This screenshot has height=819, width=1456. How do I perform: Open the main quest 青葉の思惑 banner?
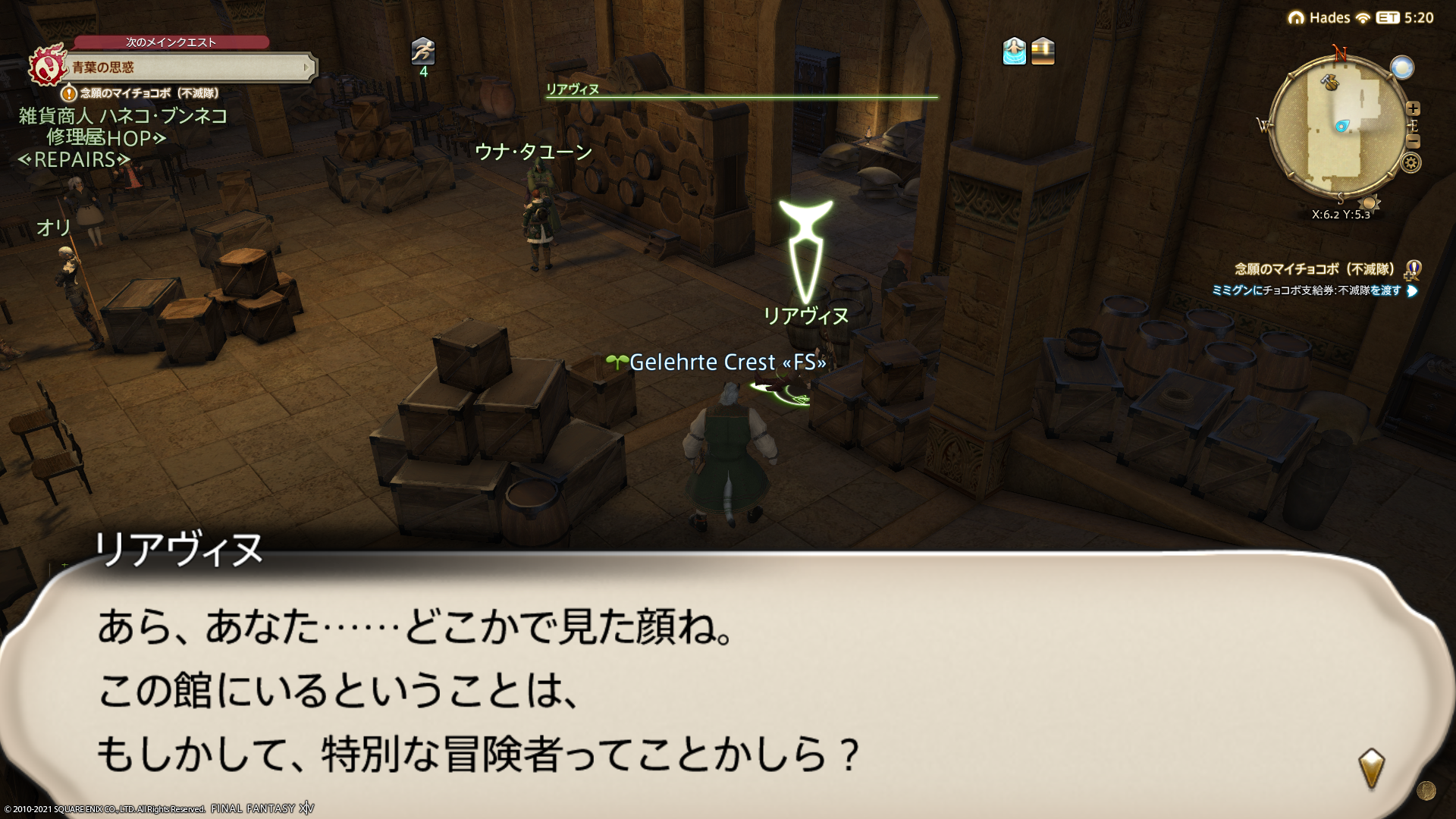[x=190, y=67]
